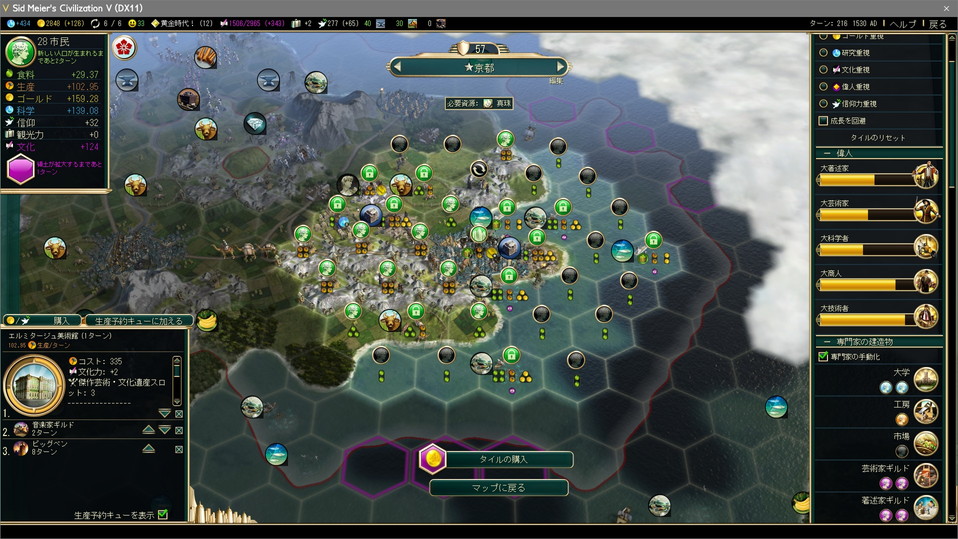The width and height of the screenshot is (958, 539).
Task: Toggle 専門家の手動化 checkbox
Action: 823,356
